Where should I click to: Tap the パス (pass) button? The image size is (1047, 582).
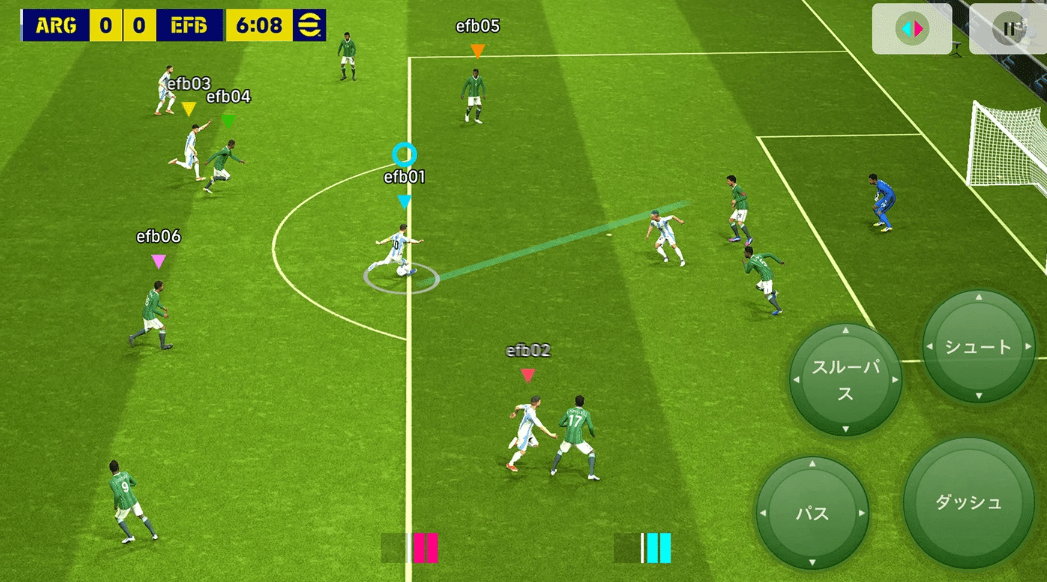tap(812, 513)
